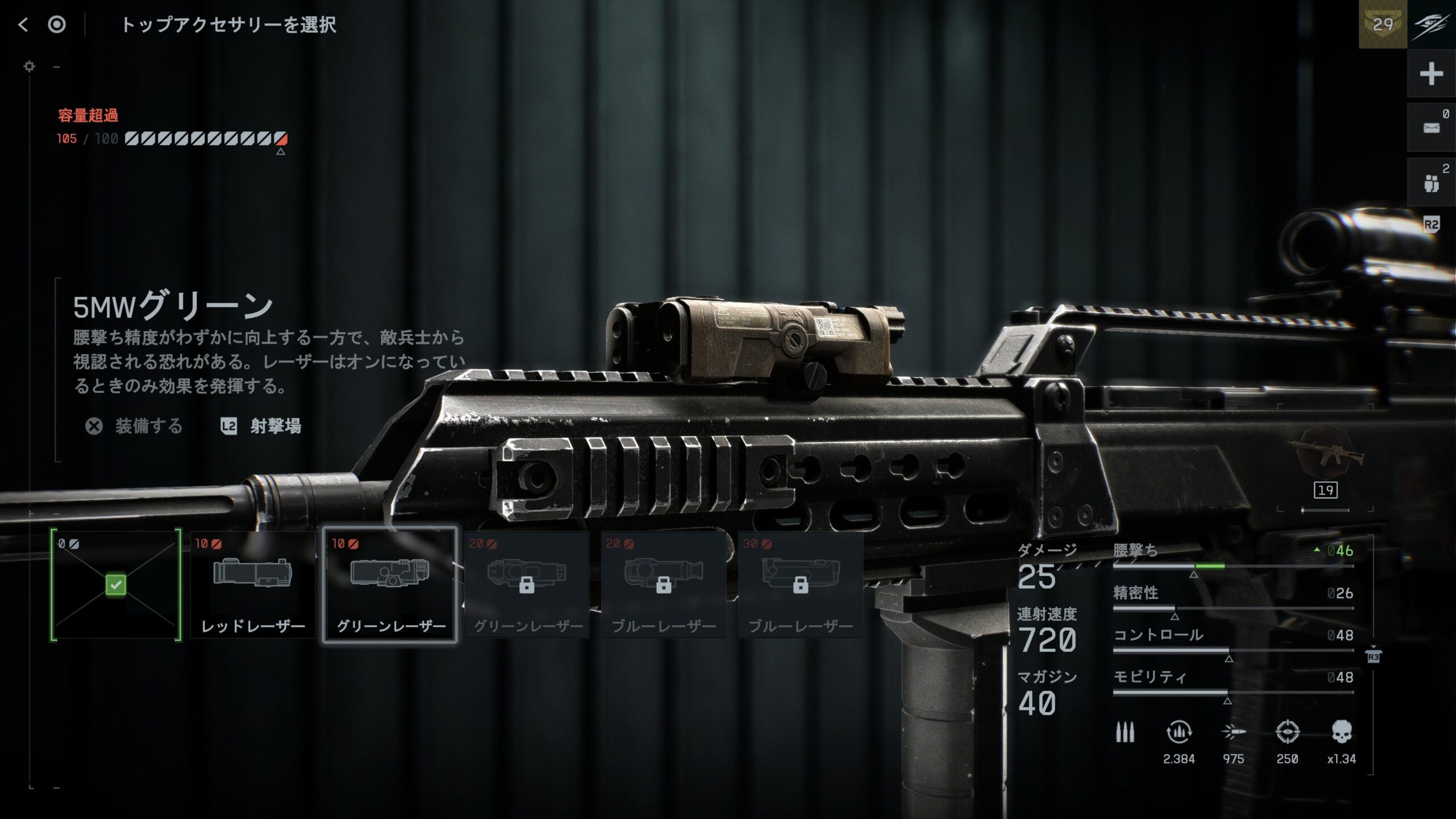
Task: Choose the レッドレーザー attachment tile
Action: tap(253, 585)
